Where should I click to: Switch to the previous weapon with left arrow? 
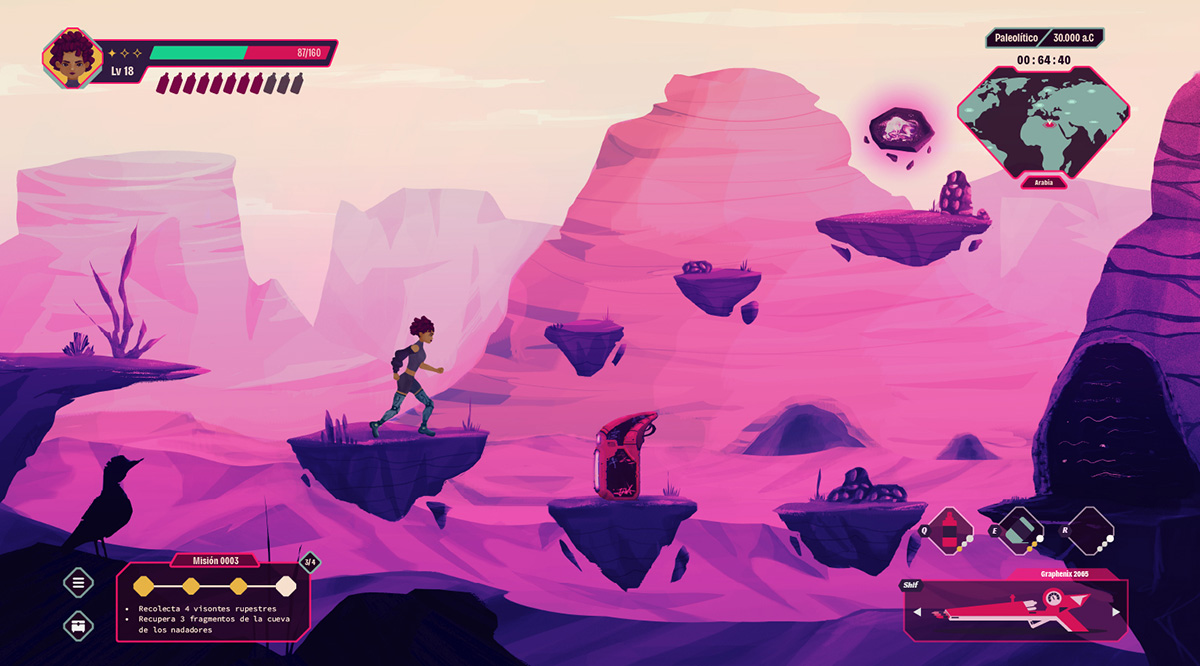[x=916, y=612]
